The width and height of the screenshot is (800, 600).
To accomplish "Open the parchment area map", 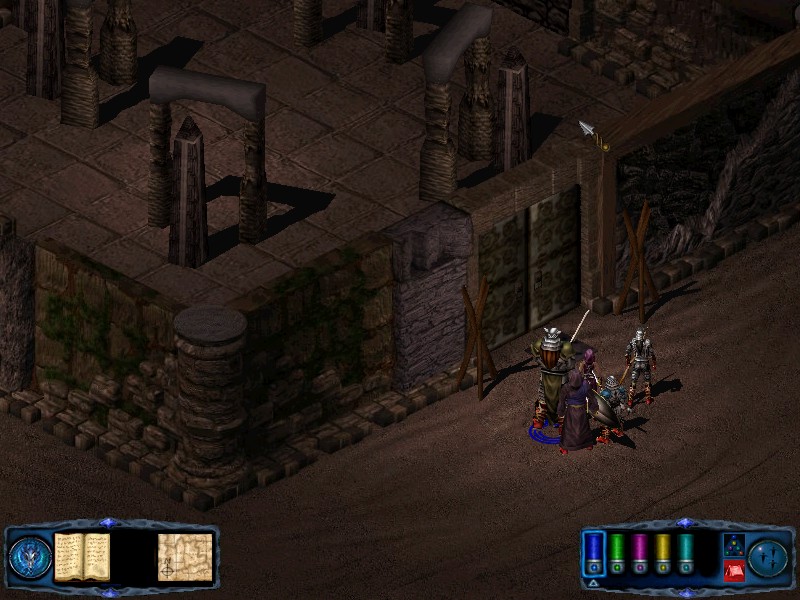I will click(x=185, y=557).
